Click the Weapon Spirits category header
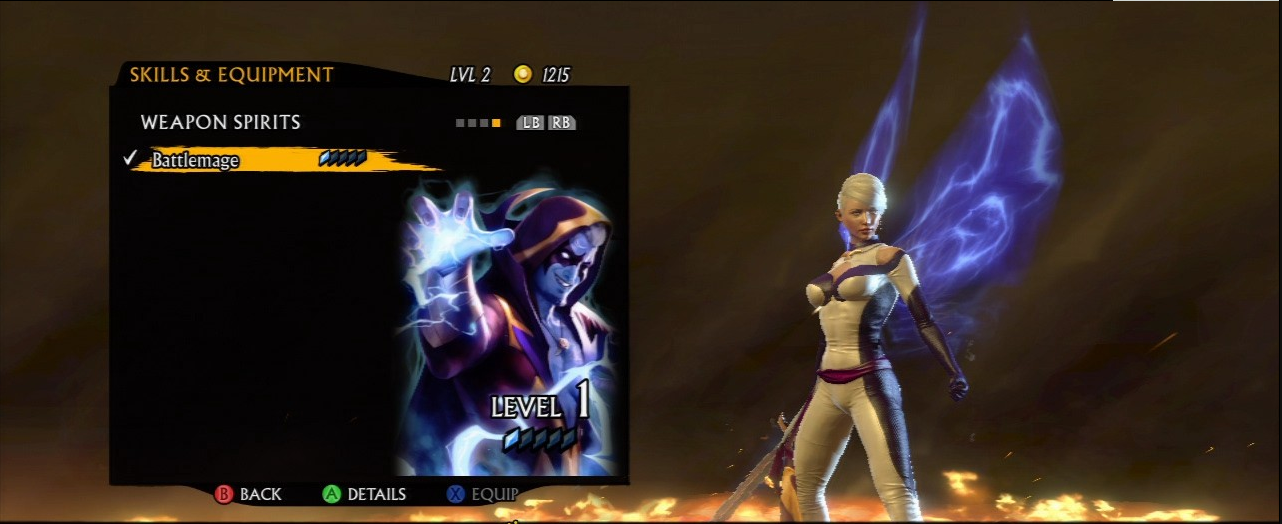This screenshot has width=1282, height=524. (220, 122)
